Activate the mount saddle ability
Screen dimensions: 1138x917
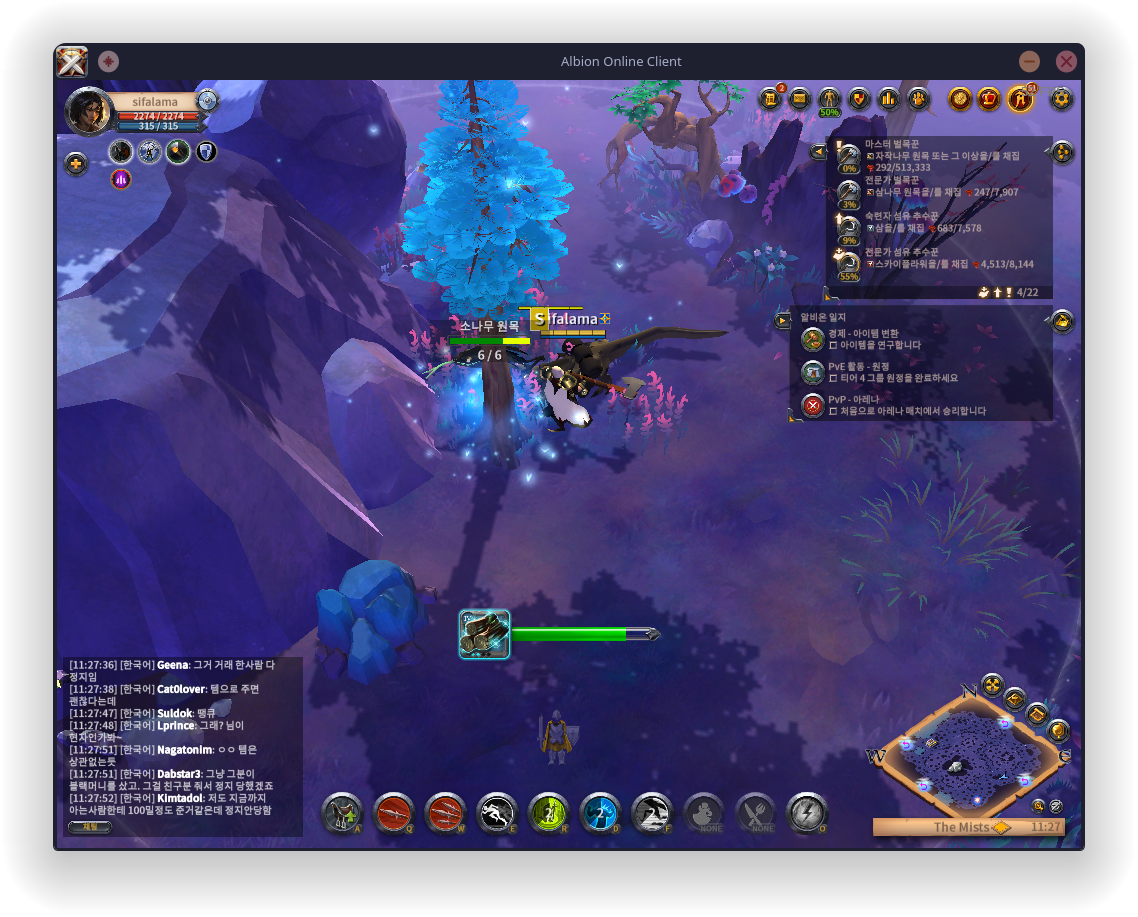[342, 813]
